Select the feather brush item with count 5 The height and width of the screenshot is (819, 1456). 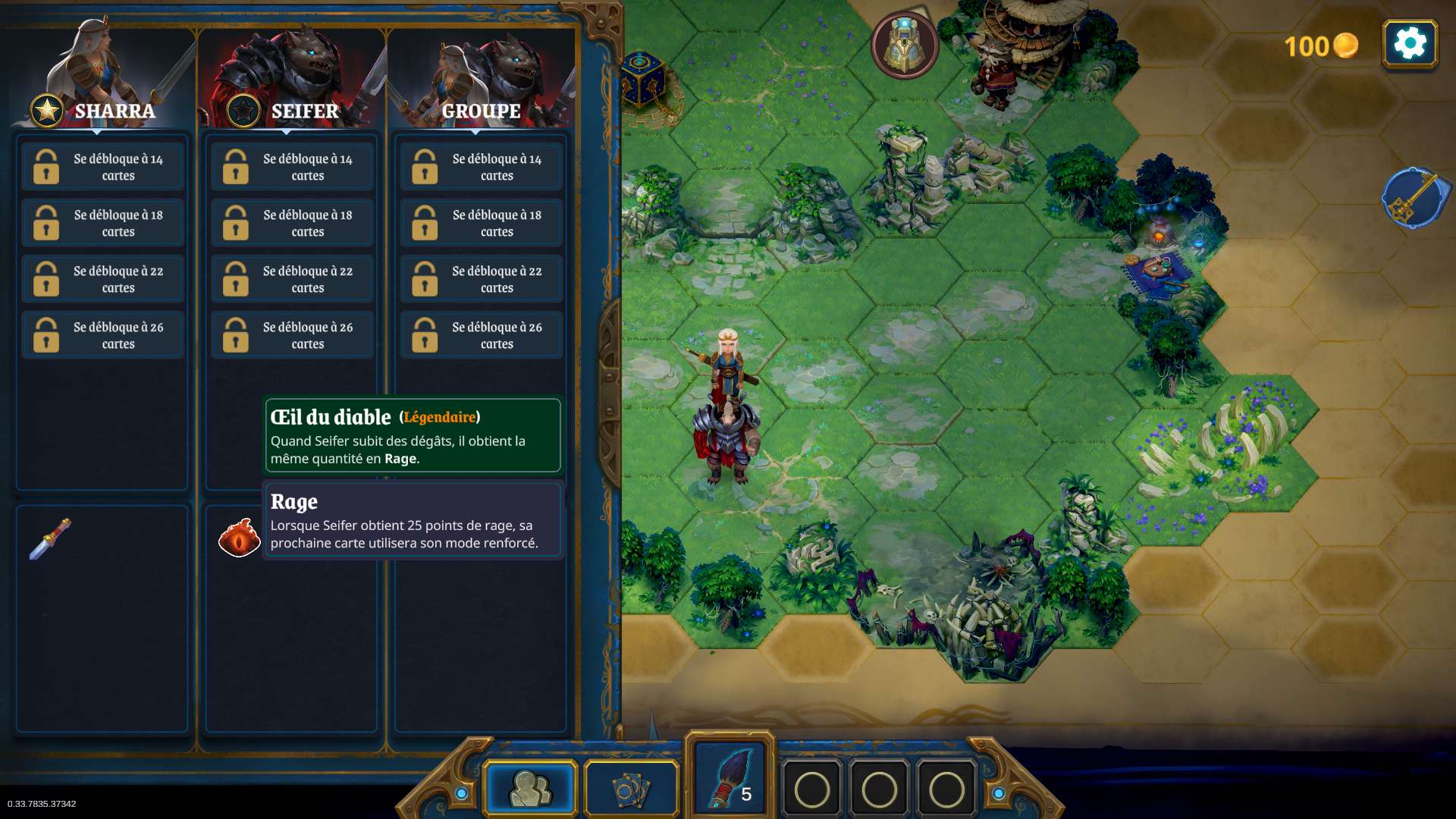[730, 780]
